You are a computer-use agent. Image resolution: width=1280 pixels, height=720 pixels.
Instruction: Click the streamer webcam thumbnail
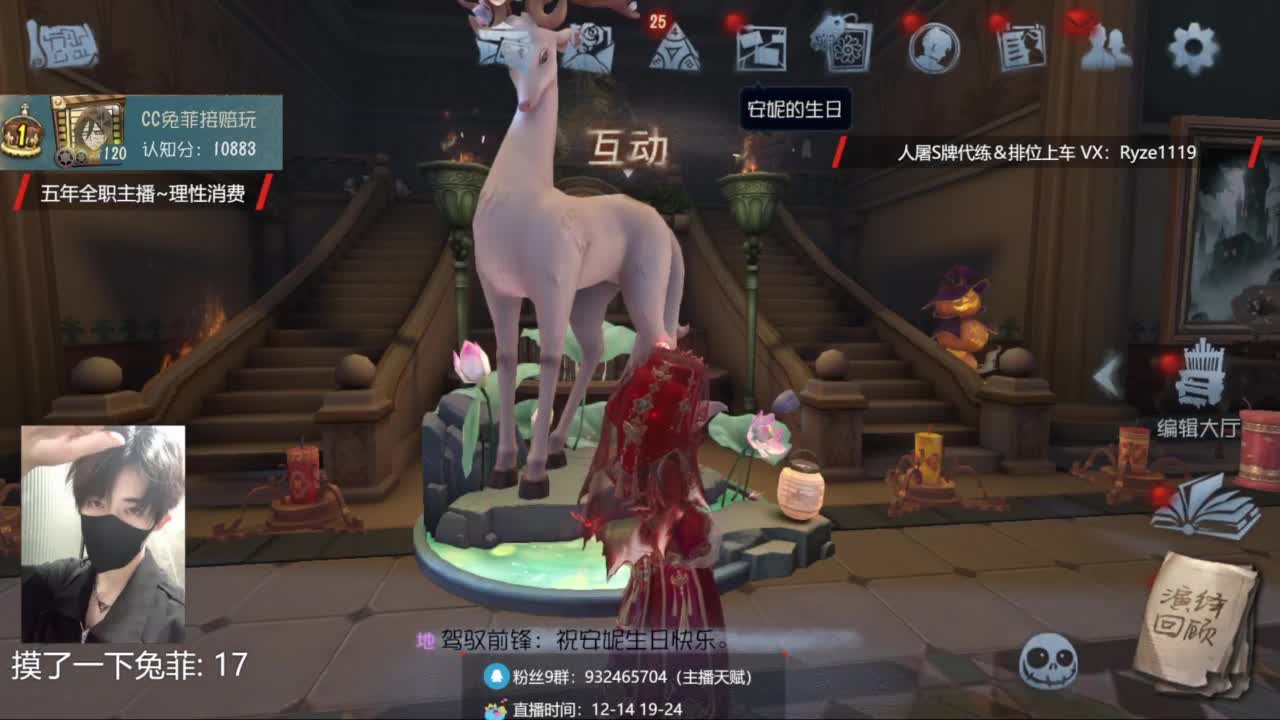105,525
